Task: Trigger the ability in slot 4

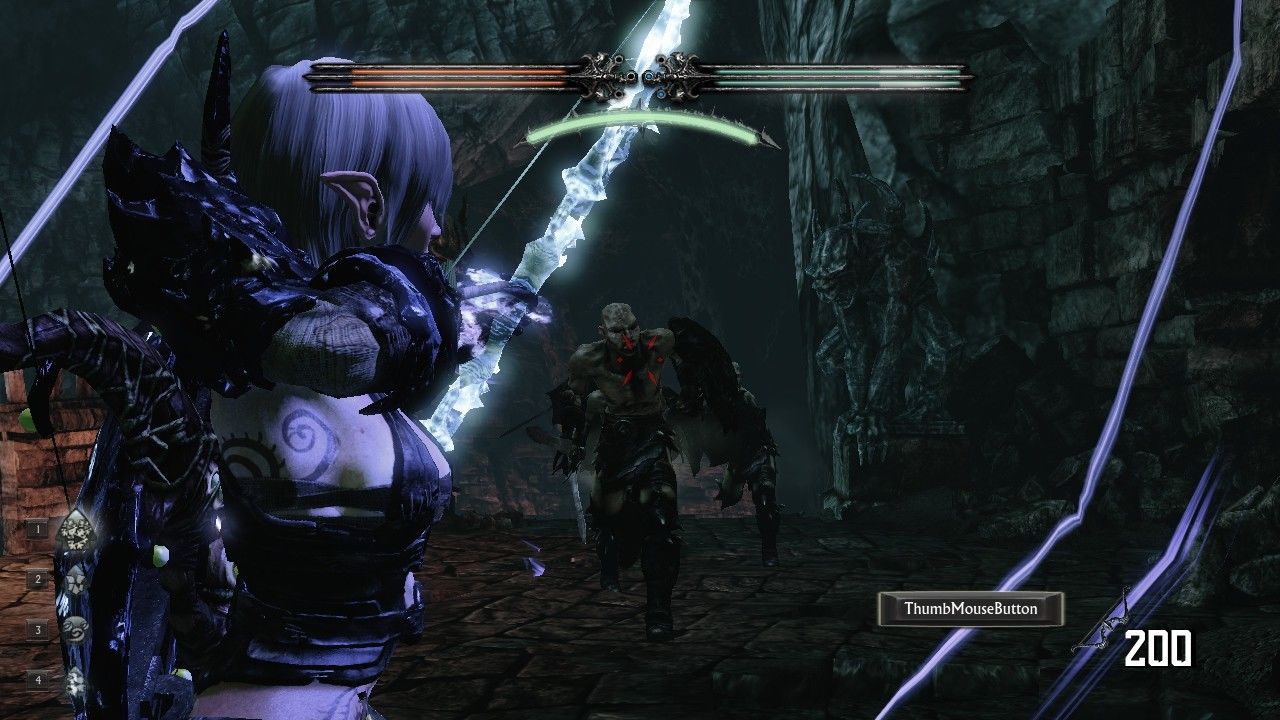Action: [x=75, y=680]
